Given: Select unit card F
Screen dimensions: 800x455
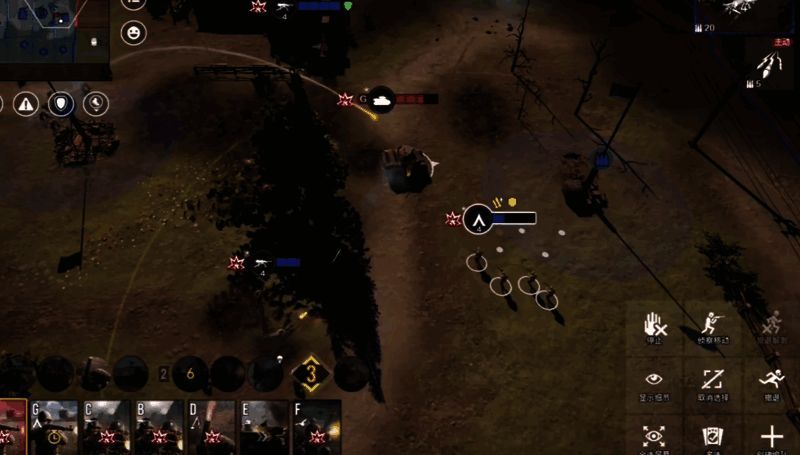Looking at the screenshot, I should pyautogui.click(x=317, y=427).
